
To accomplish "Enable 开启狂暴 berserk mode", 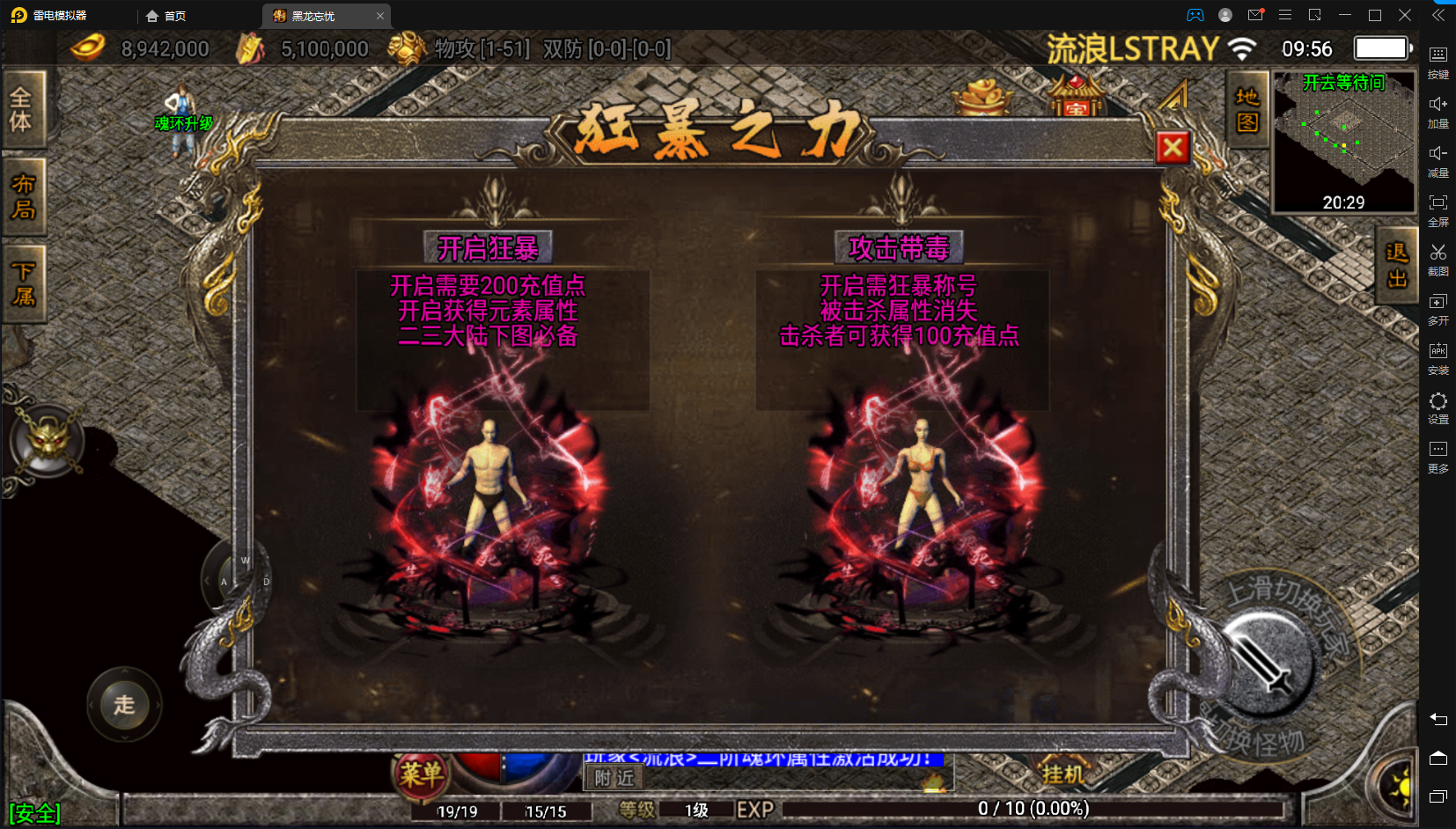I will [x=489, y=247].
